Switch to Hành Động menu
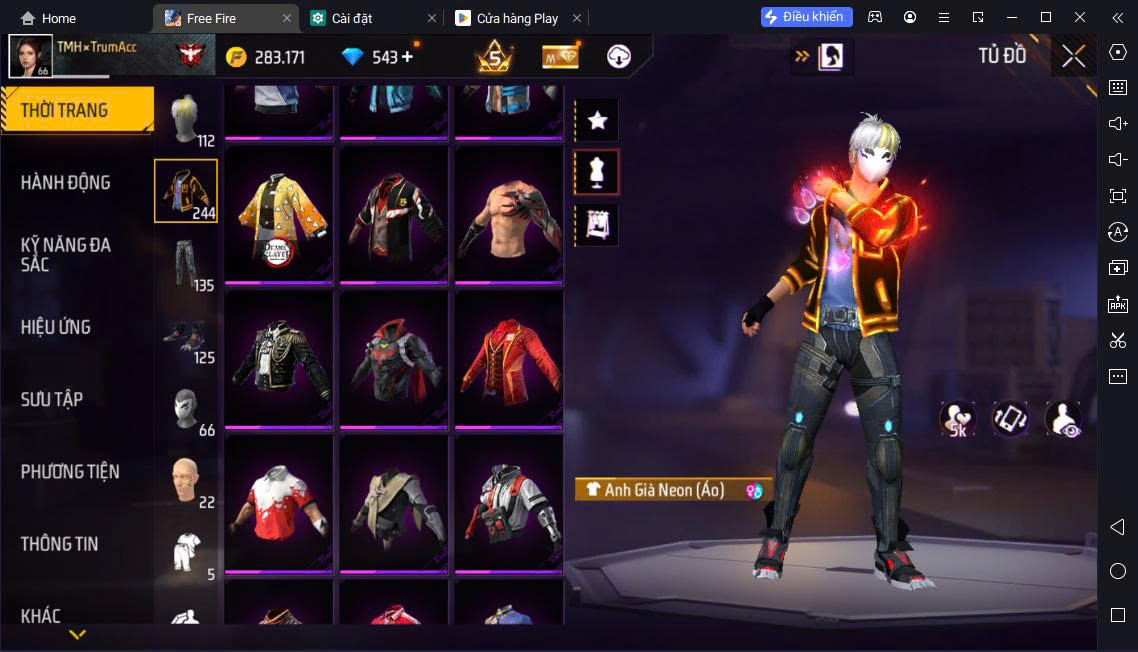The width and height of the screenshot is (1138, 652). point(66,182)
